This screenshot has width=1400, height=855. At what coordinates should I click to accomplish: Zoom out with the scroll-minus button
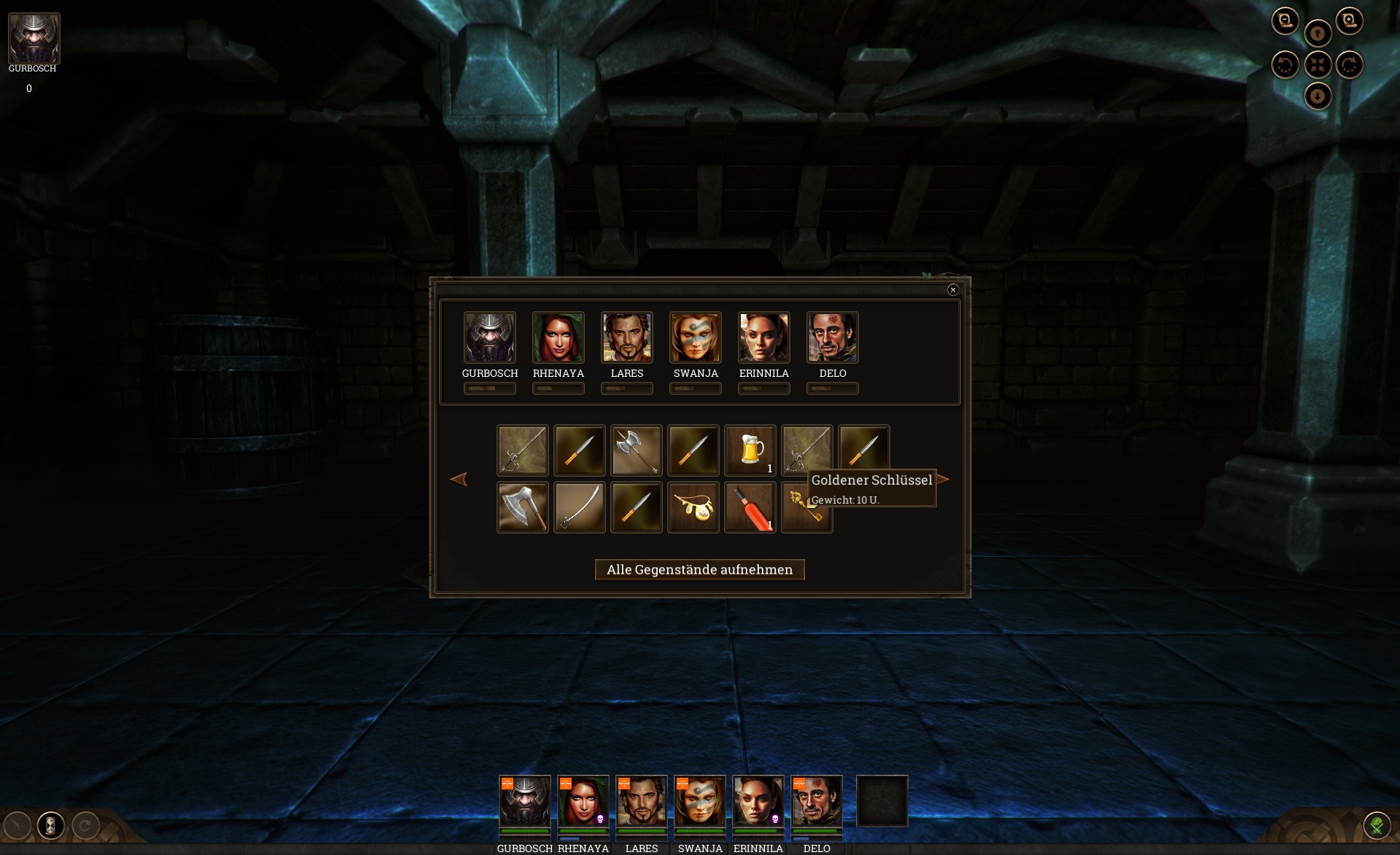point(1285,20)
